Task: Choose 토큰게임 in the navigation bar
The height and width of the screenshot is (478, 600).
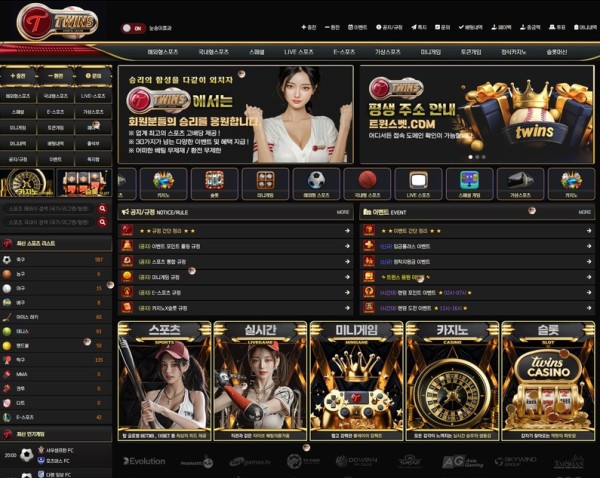Action: pyautogui.click(x=472, y=50)
